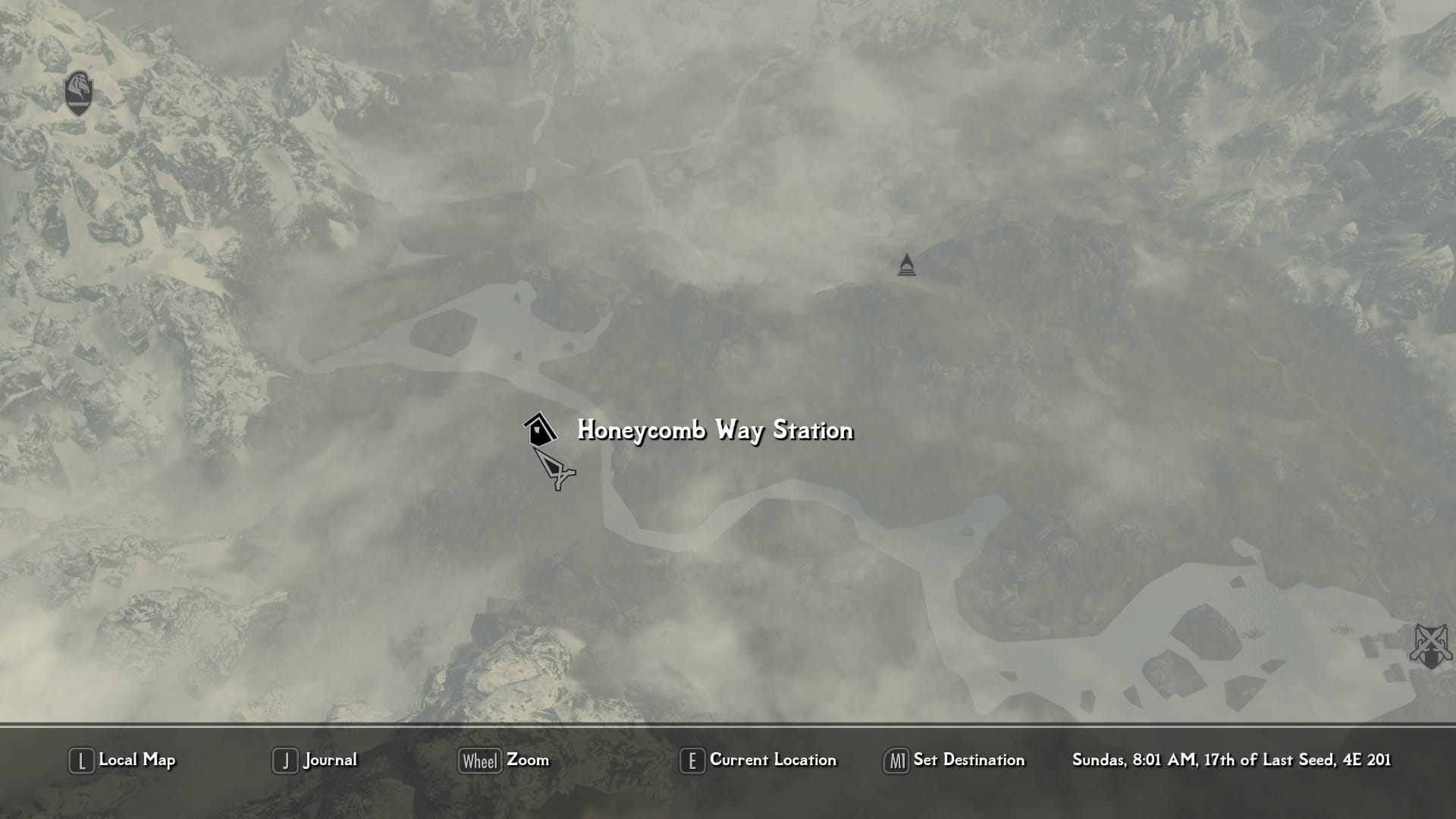Open the Journal from map bar
This screenshot has height=819, width=1456.
315,760
